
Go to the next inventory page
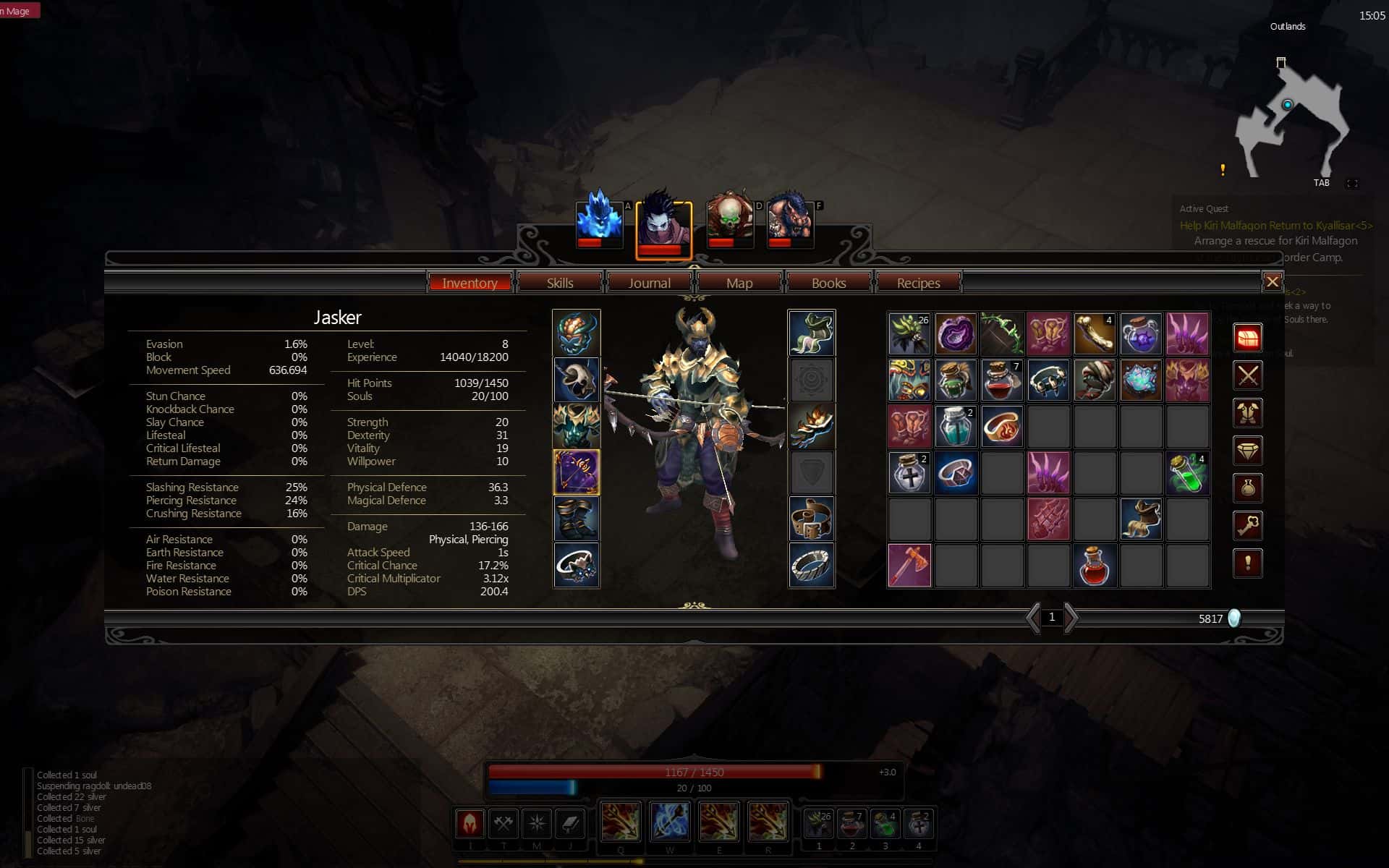pos(1071,618)
